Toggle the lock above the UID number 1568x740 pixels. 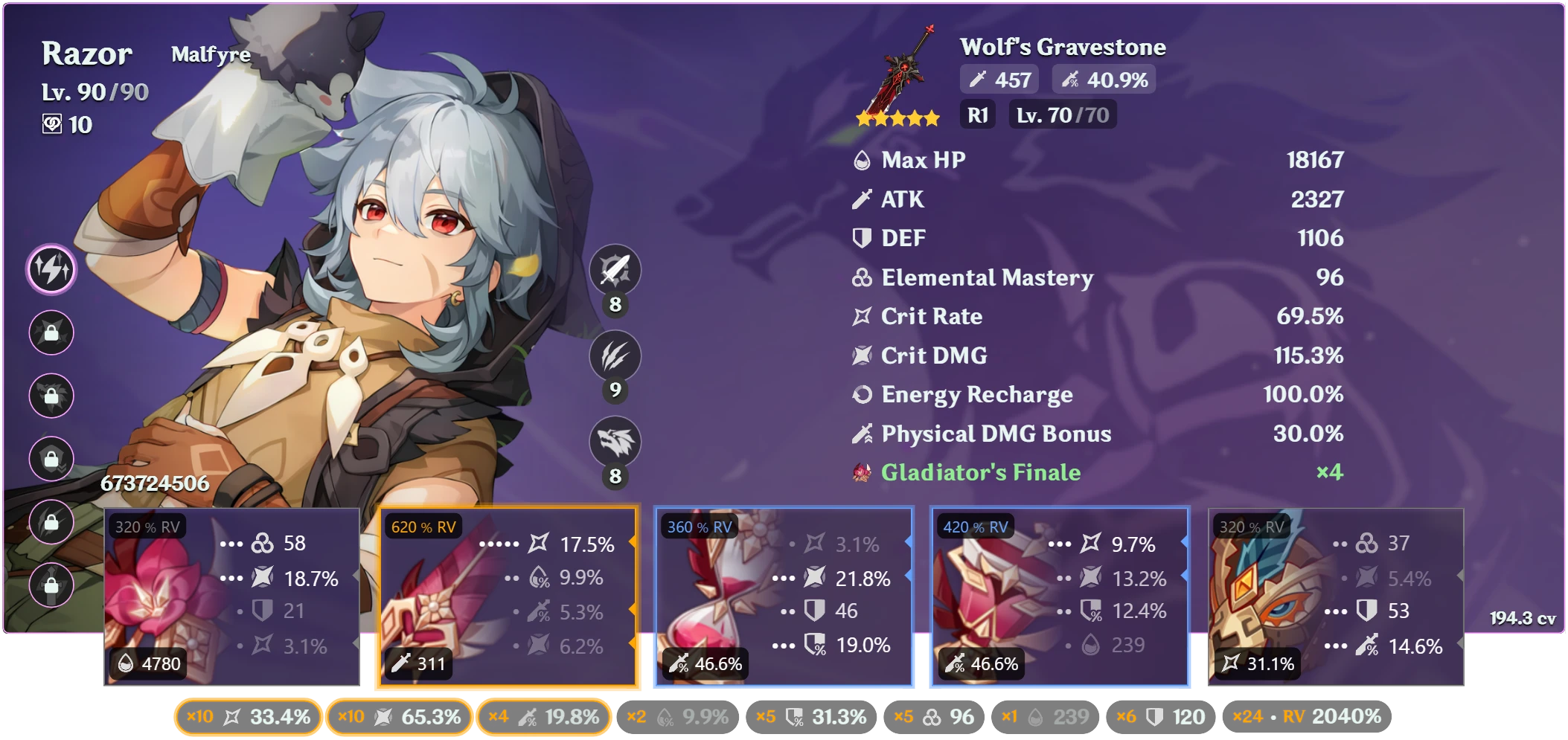coord(51,460)
